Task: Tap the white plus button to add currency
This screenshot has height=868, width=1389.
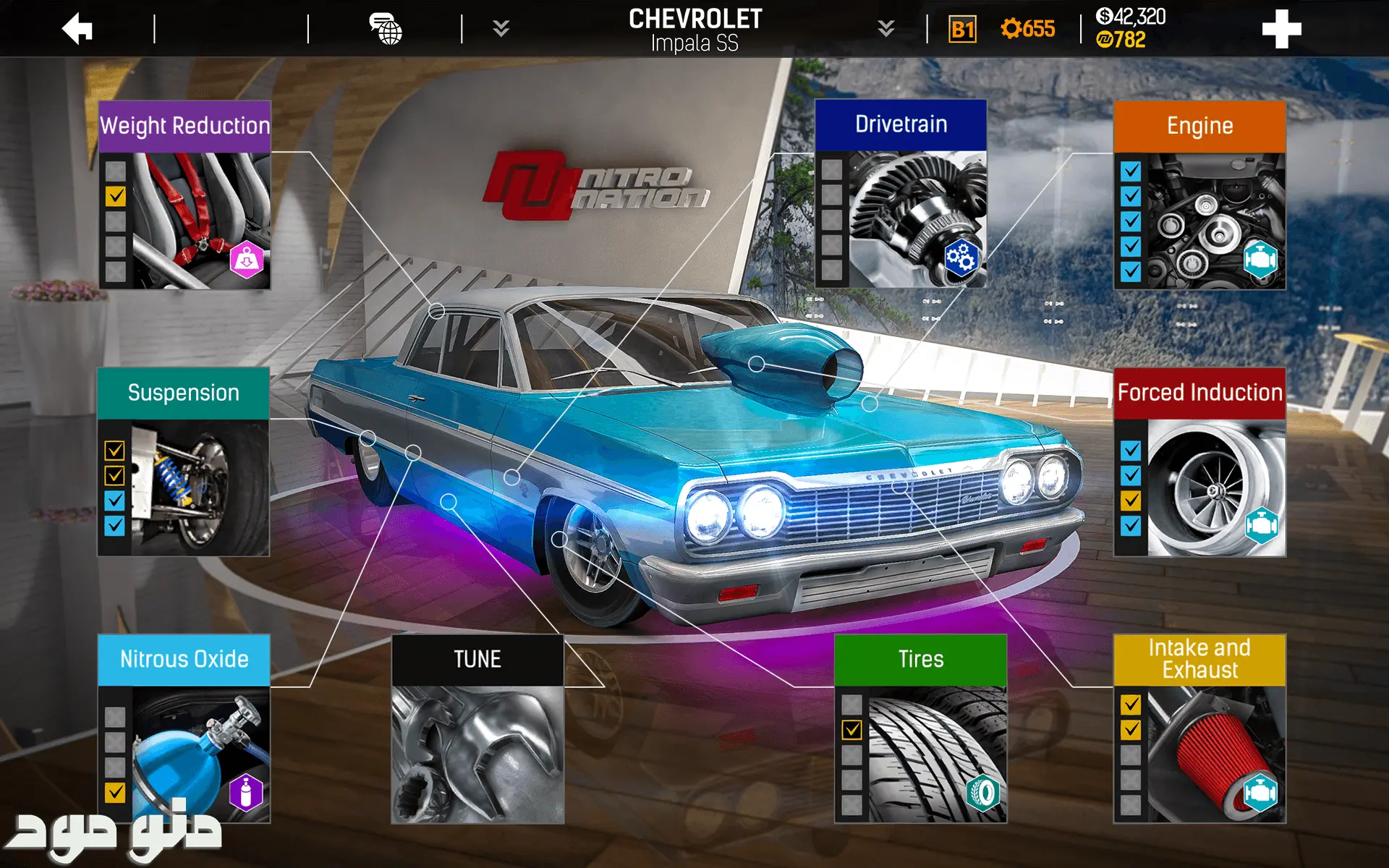Action: (1281, 30)
